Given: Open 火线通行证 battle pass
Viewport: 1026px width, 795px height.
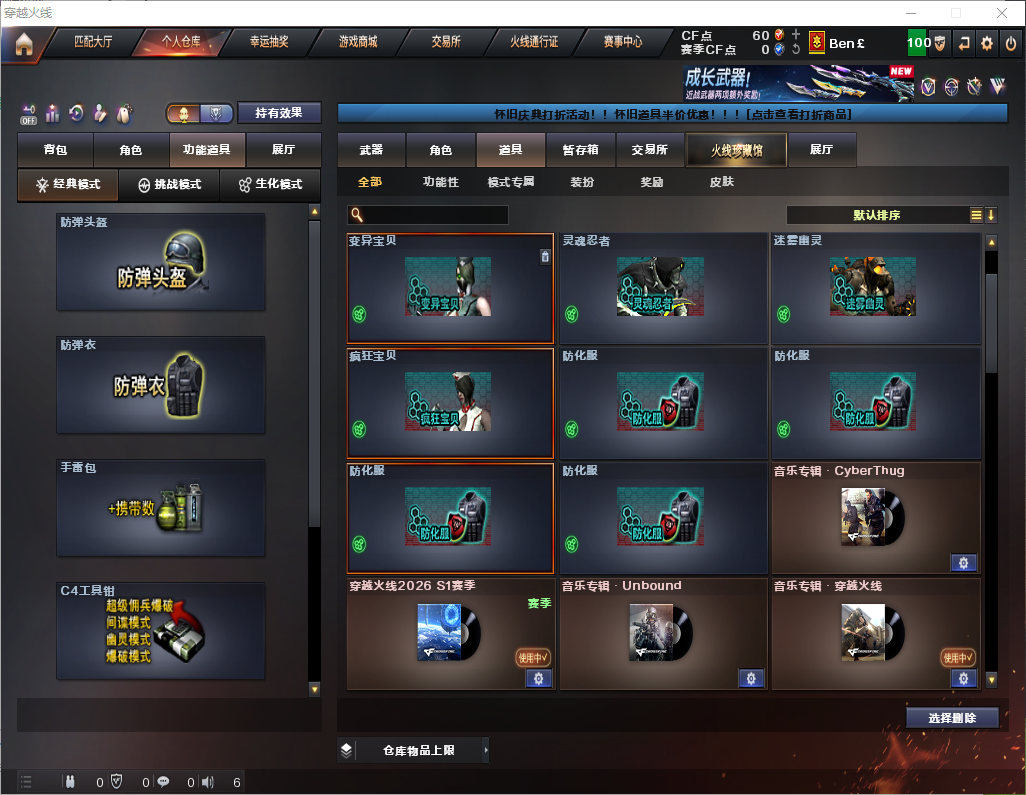Looking at the screenshot, I should pos(534,42).
